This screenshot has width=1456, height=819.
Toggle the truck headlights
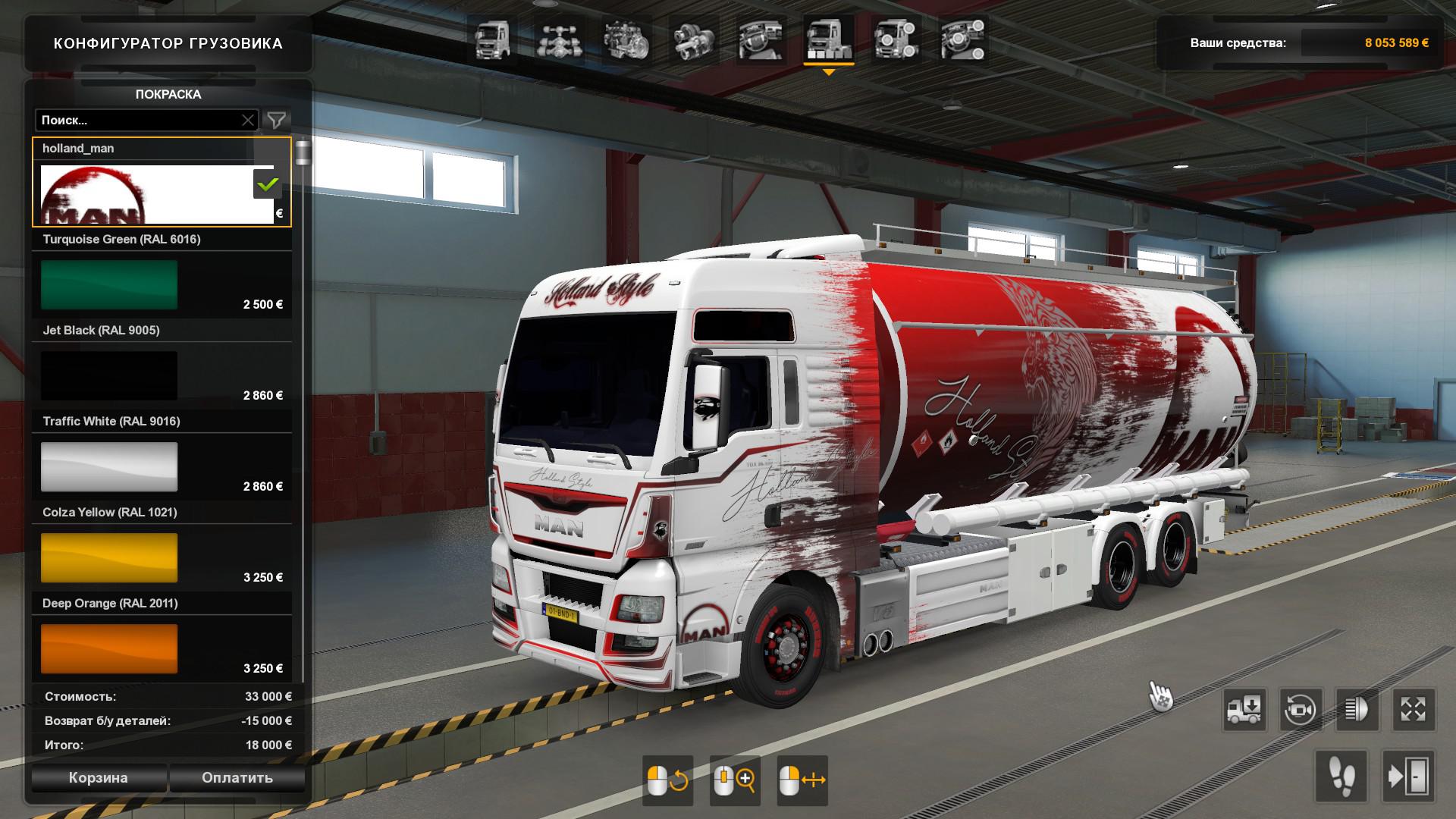(x=1357, y=711)
